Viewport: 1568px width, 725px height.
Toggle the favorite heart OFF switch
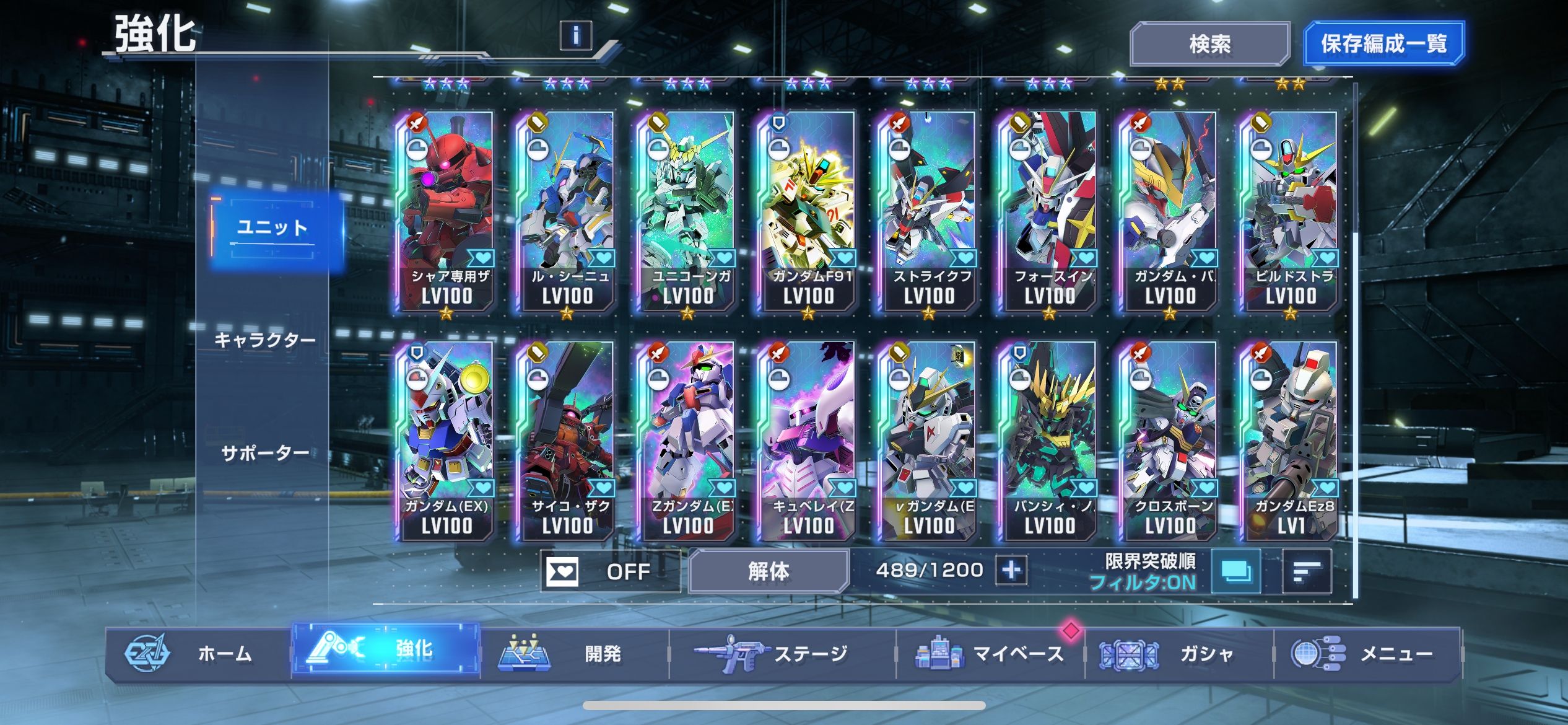609,571
